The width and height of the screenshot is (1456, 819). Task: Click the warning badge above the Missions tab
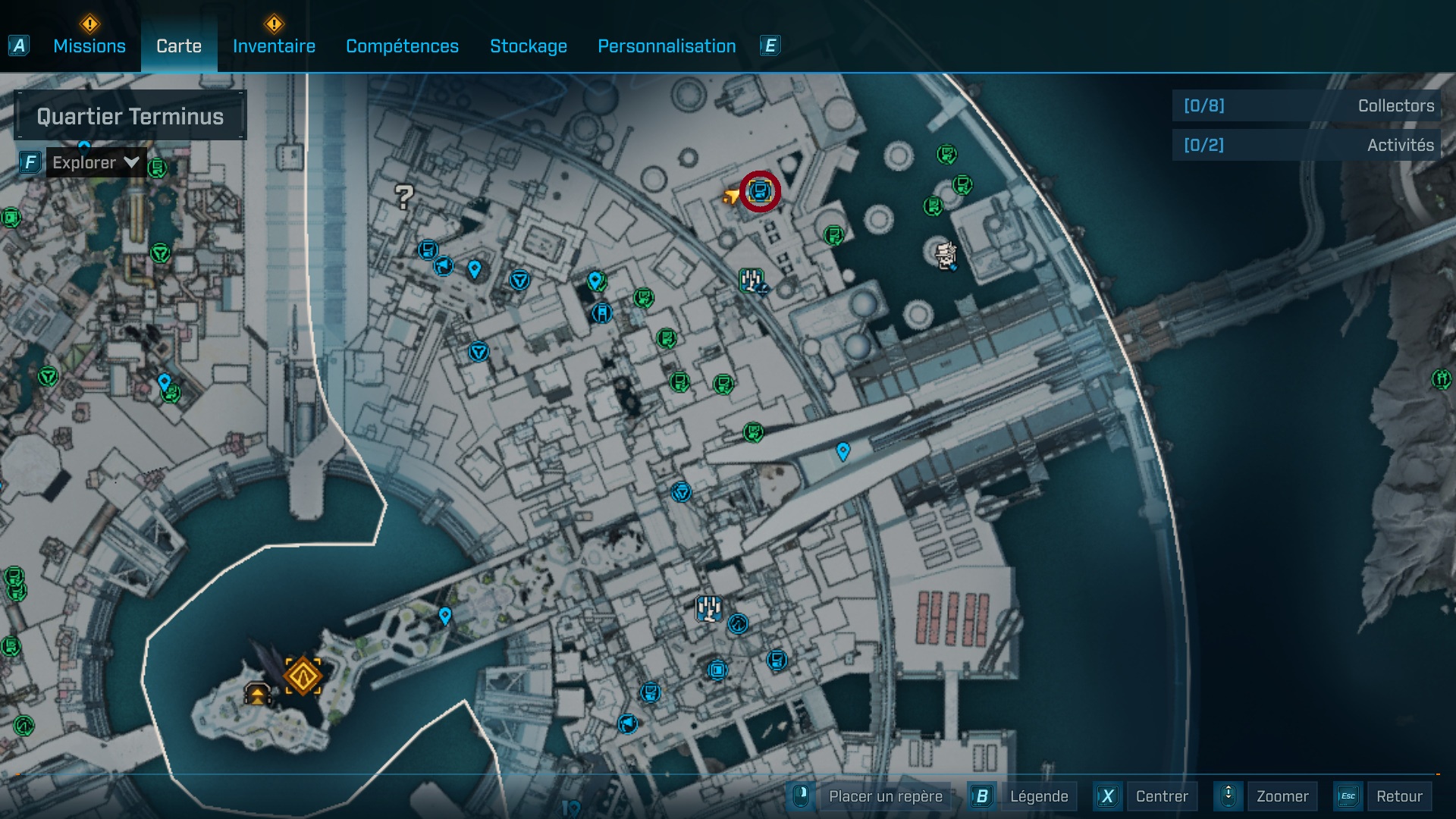89,24
